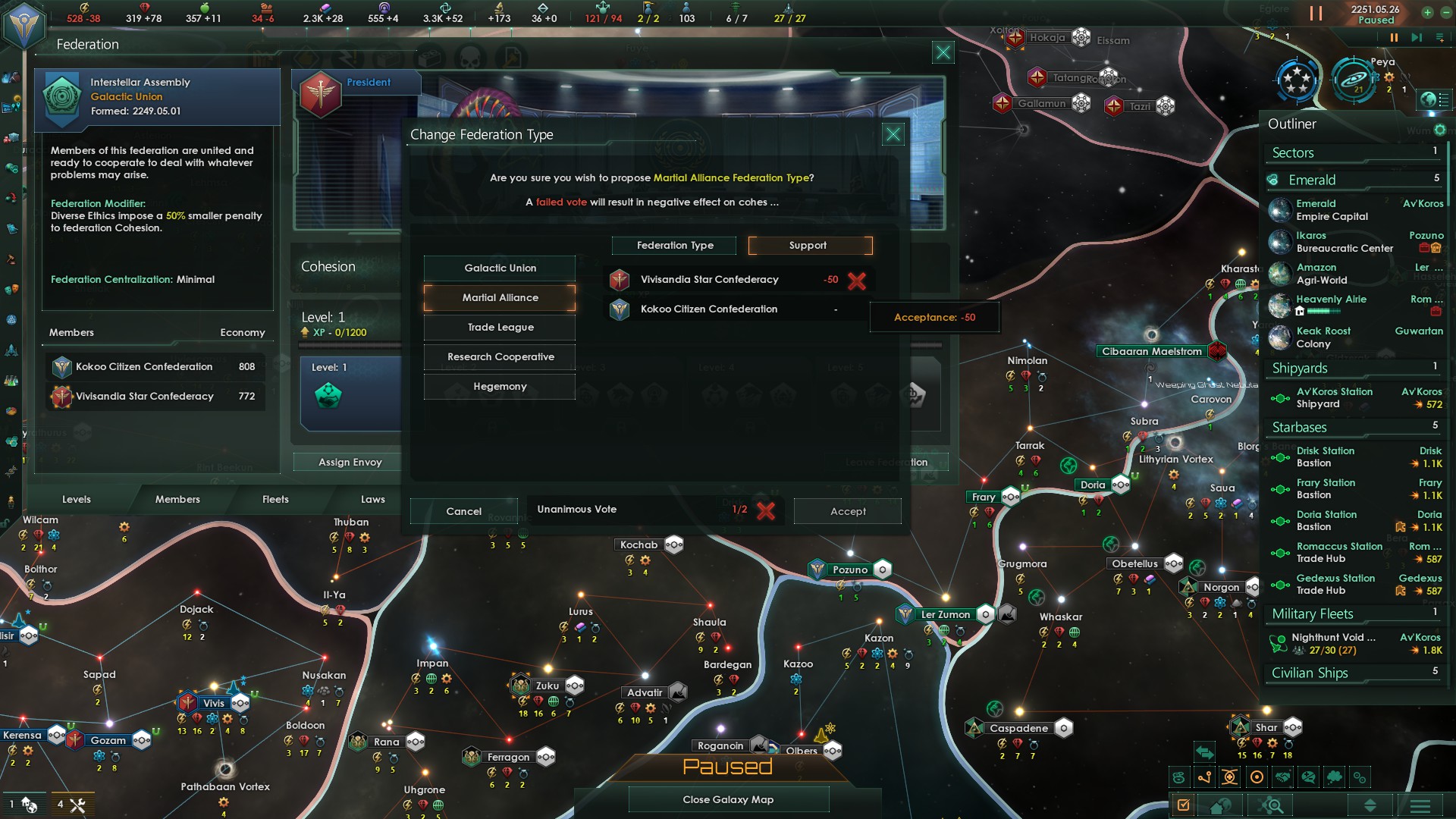Switch to the Fleets tab in Federation window
This screenshot has height=819, width=1456.
coord(275,499)
